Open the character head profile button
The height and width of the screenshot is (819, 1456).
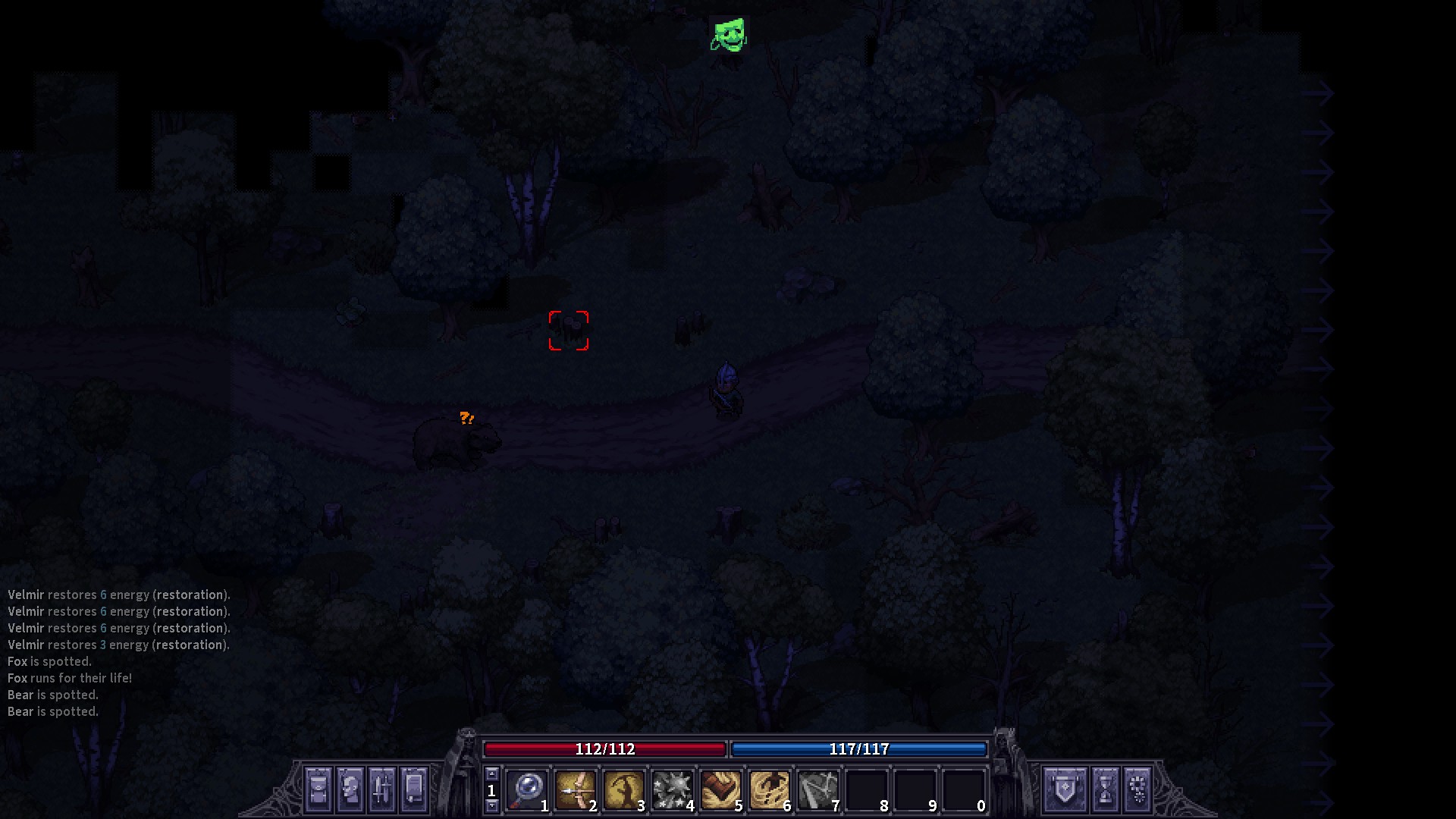point(350,789)
